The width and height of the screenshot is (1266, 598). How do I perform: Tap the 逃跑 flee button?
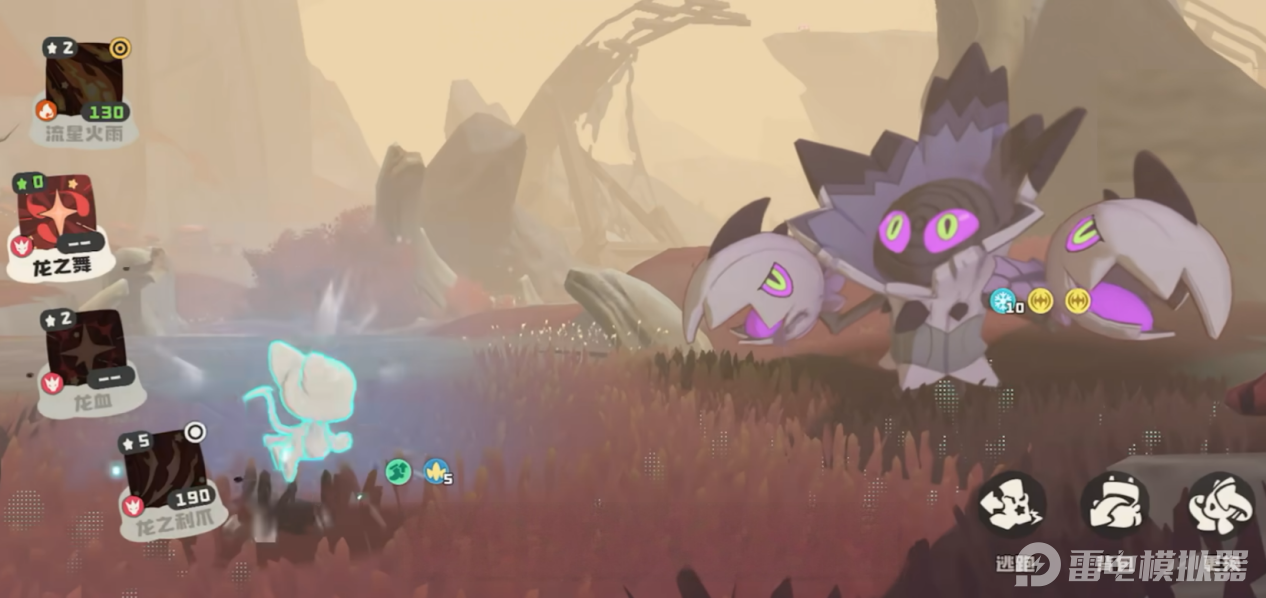tap(1011, 505)
